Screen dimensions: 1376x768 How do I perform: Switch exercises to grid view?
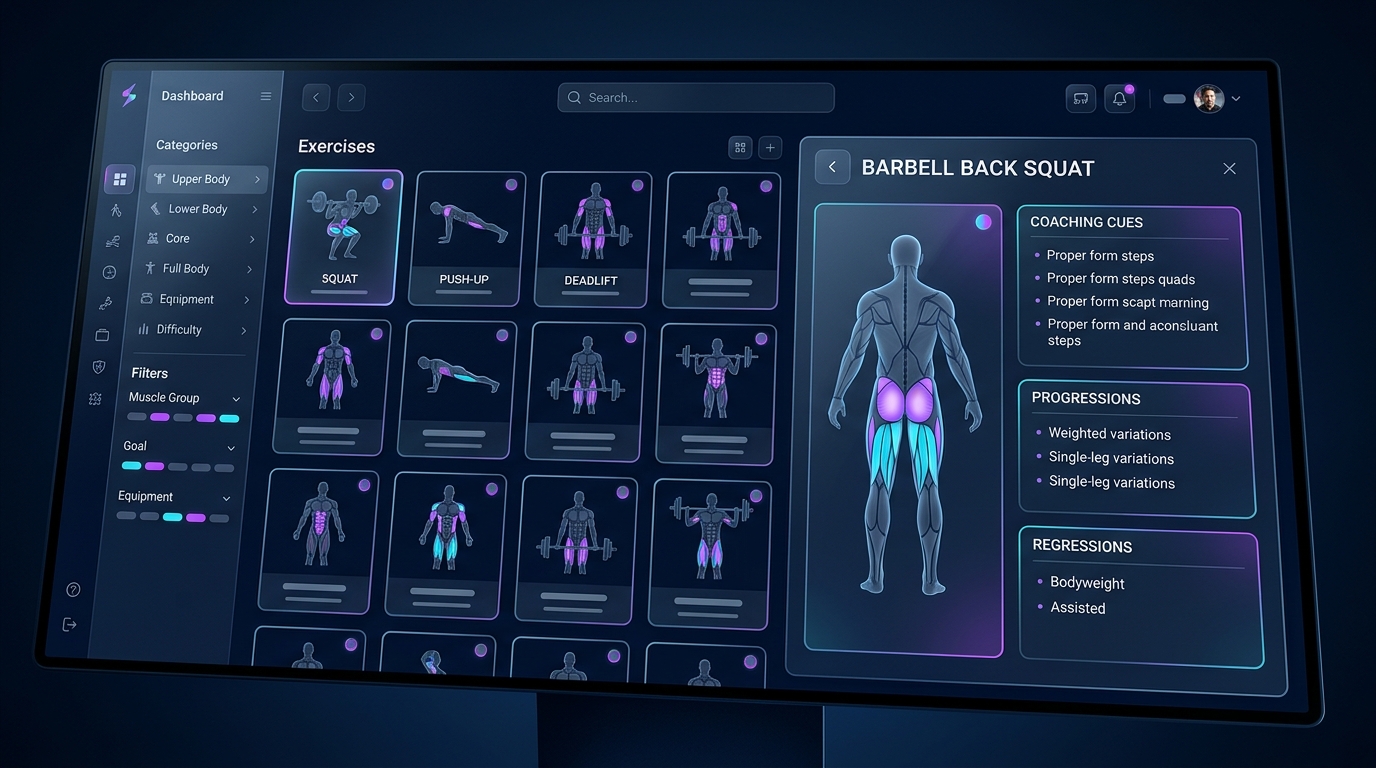coord(740,148)
